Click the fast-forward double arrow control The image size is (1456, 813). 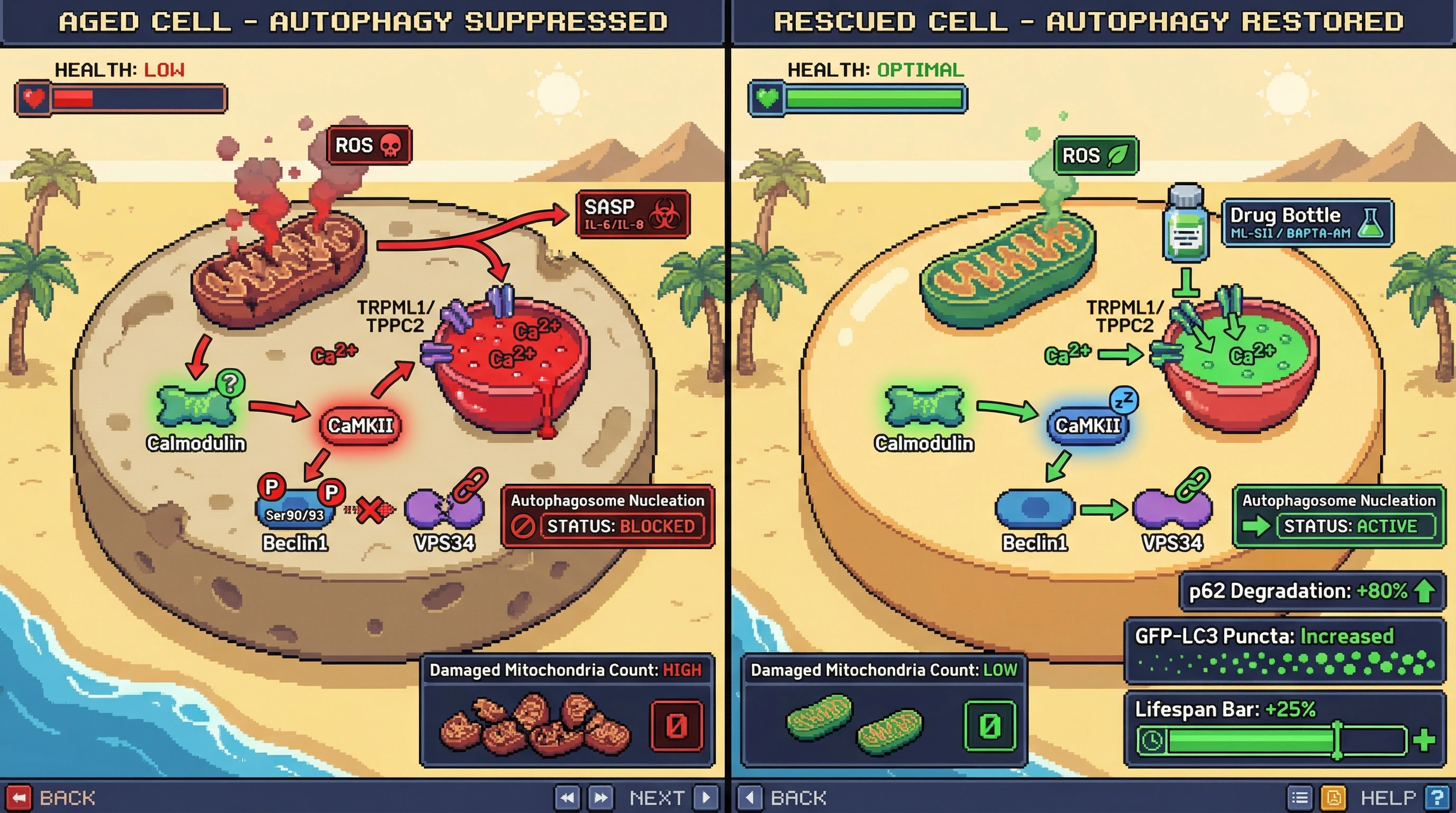tap(601, 798)
